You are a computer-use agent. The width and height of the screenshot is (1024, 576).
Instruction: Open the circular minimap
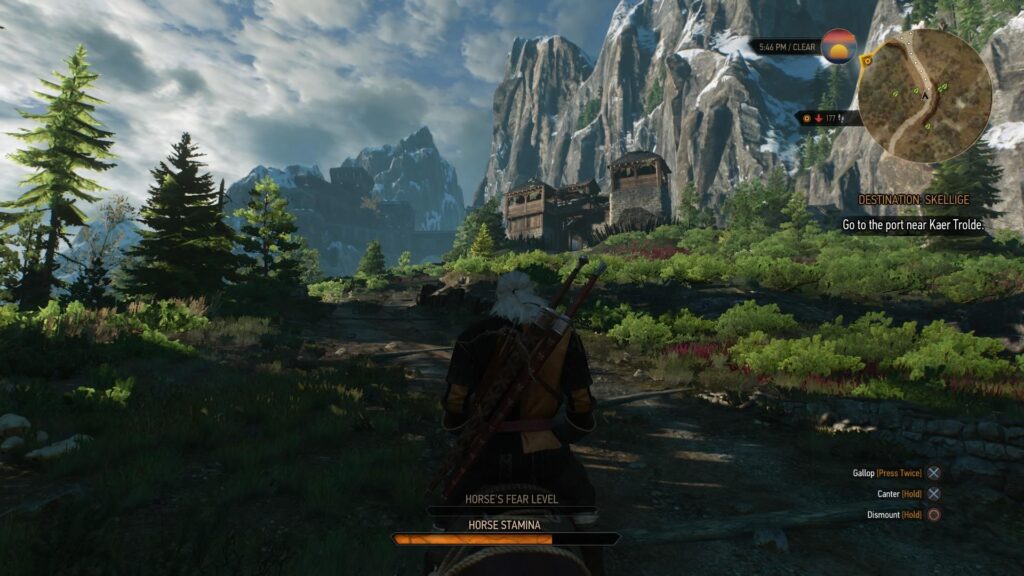924,95
